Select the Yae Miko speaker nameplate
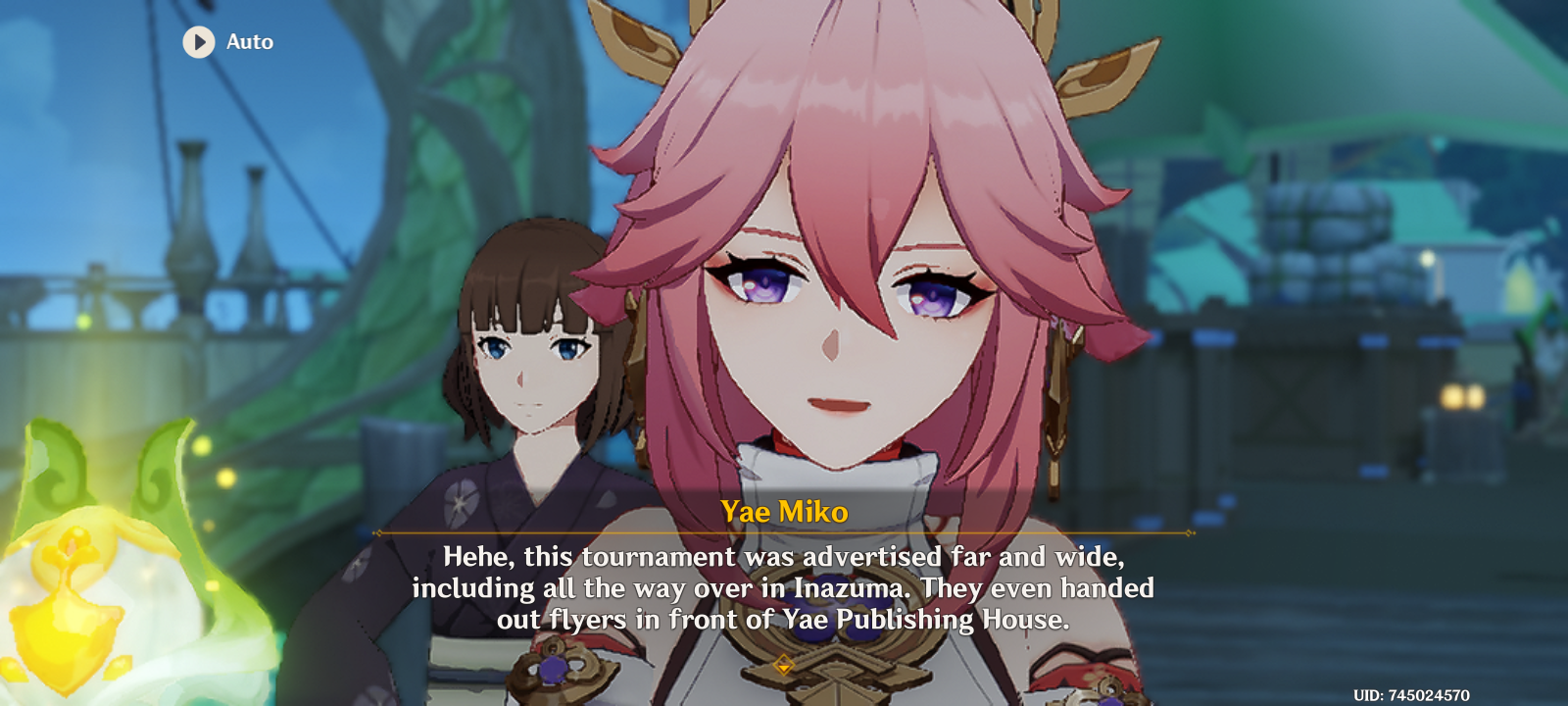 (784, 511)
